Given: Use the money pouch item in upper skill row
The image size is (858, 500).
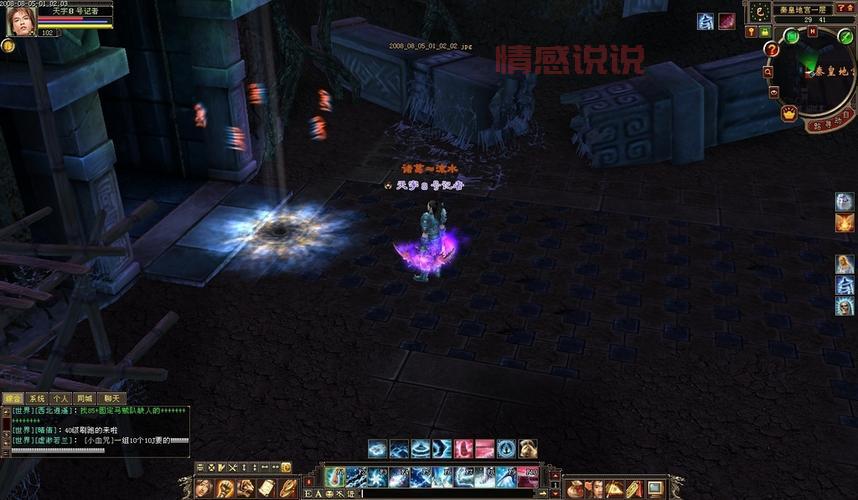Looking at the screenshot, I should 529,449.
